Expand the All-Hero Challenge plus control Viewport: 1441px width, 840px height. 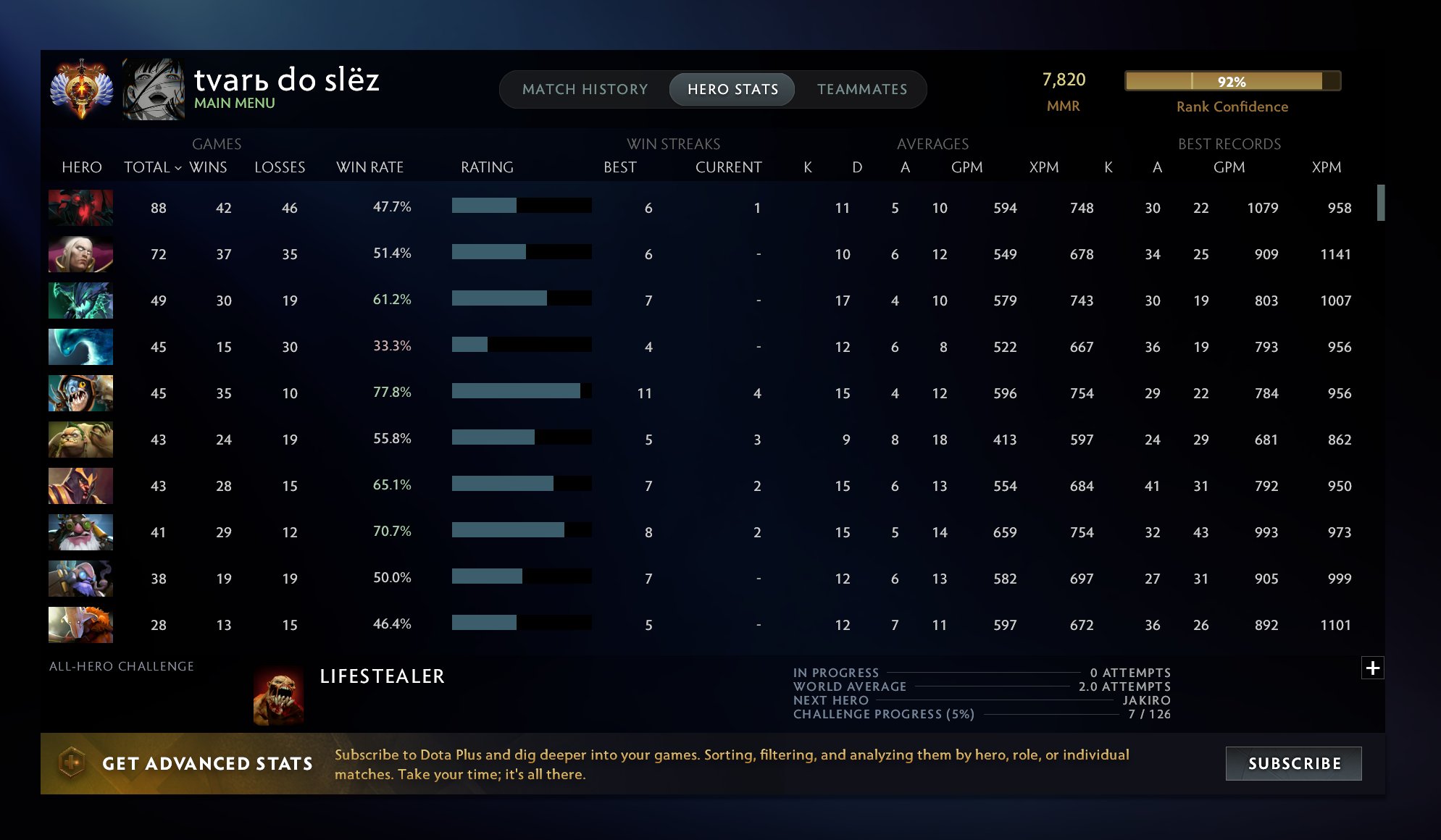coord(1374,668)
